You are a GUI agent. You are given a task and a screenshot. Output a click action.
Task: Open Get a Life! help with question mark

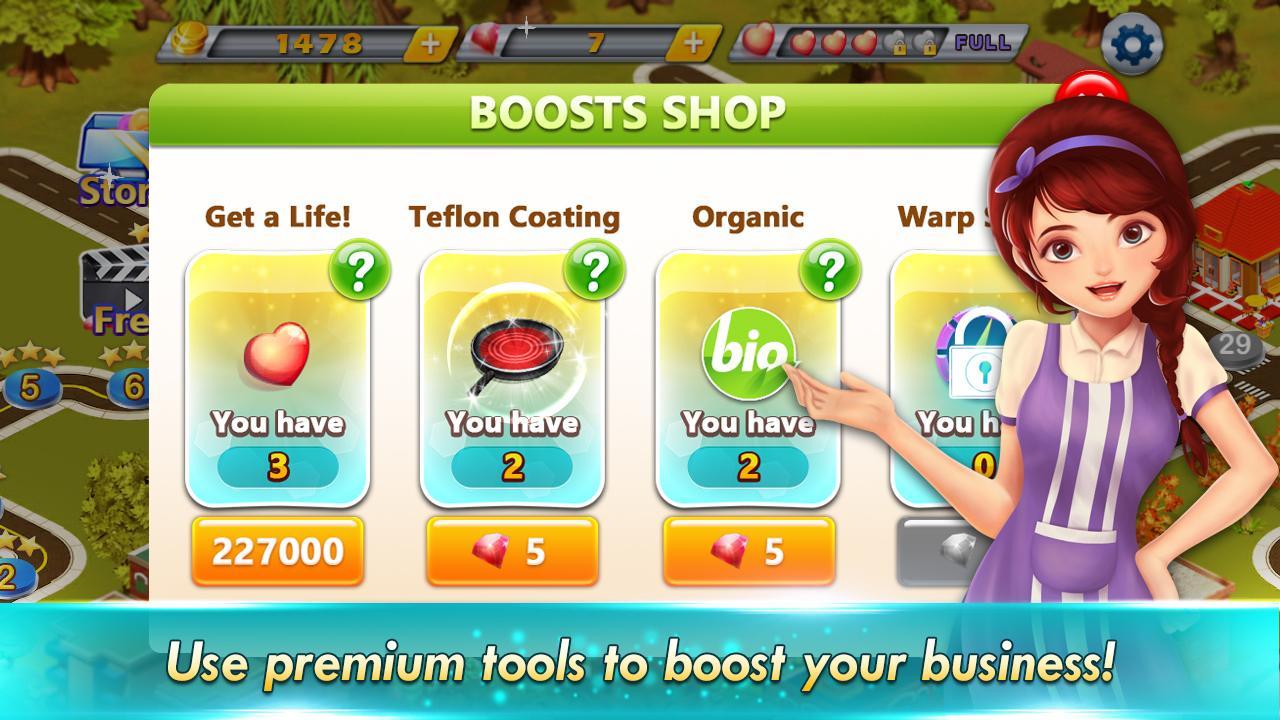[359, 270]
